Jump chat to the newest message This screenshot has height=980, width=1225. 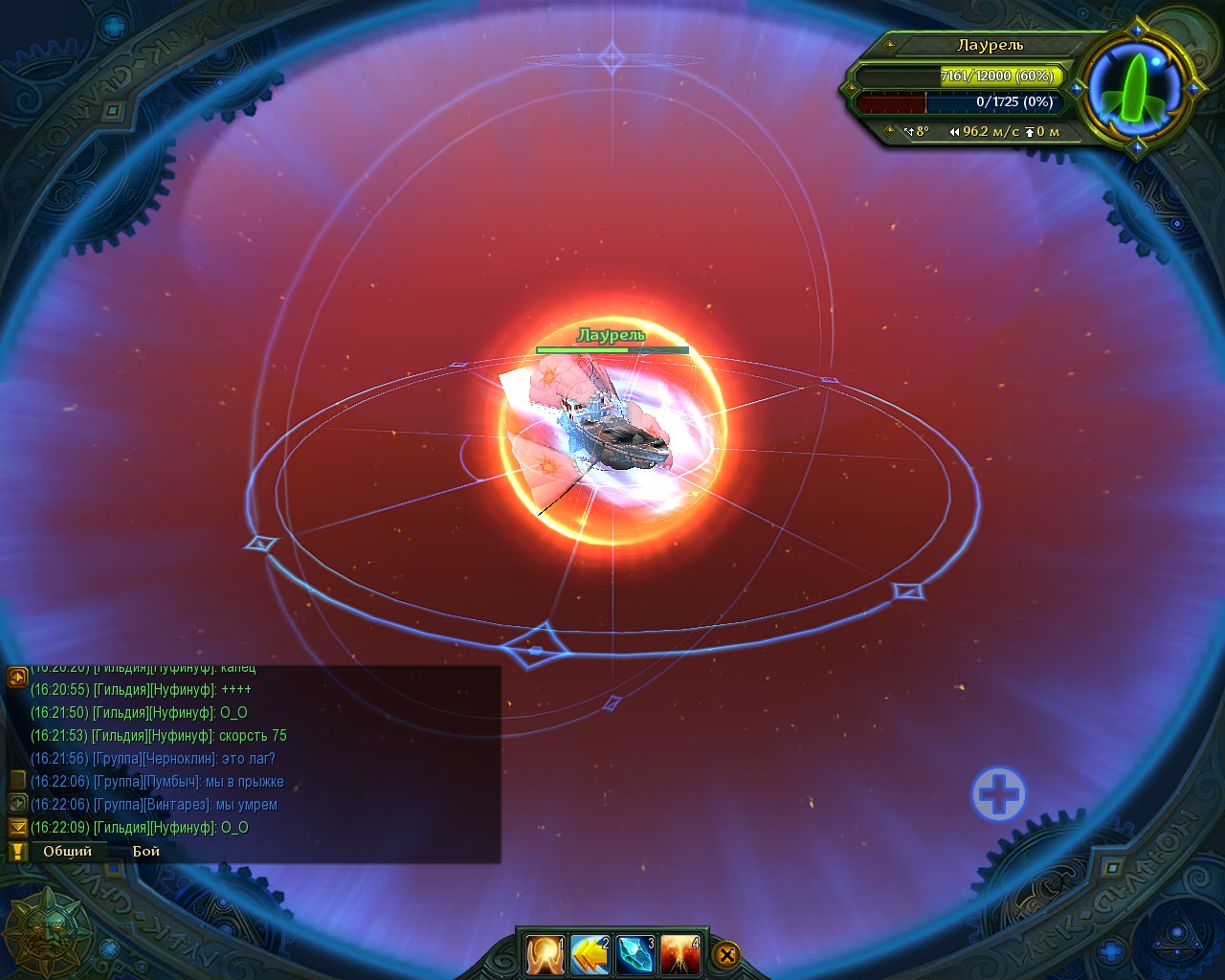coord(17,827)
